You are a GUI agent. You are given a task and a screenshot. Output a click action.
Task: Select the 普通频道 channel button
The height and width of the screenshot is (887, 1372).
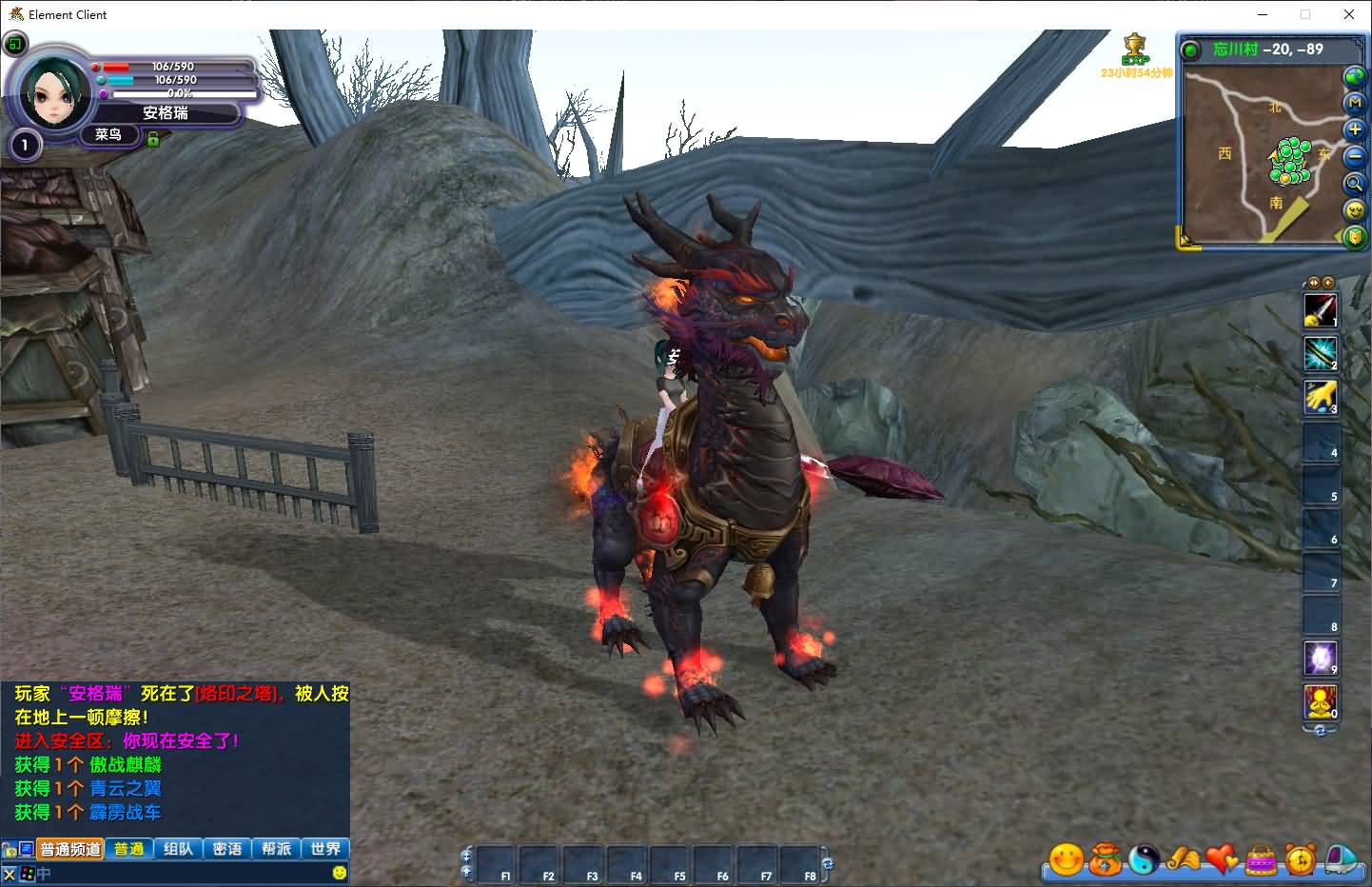tap(70, 849)
